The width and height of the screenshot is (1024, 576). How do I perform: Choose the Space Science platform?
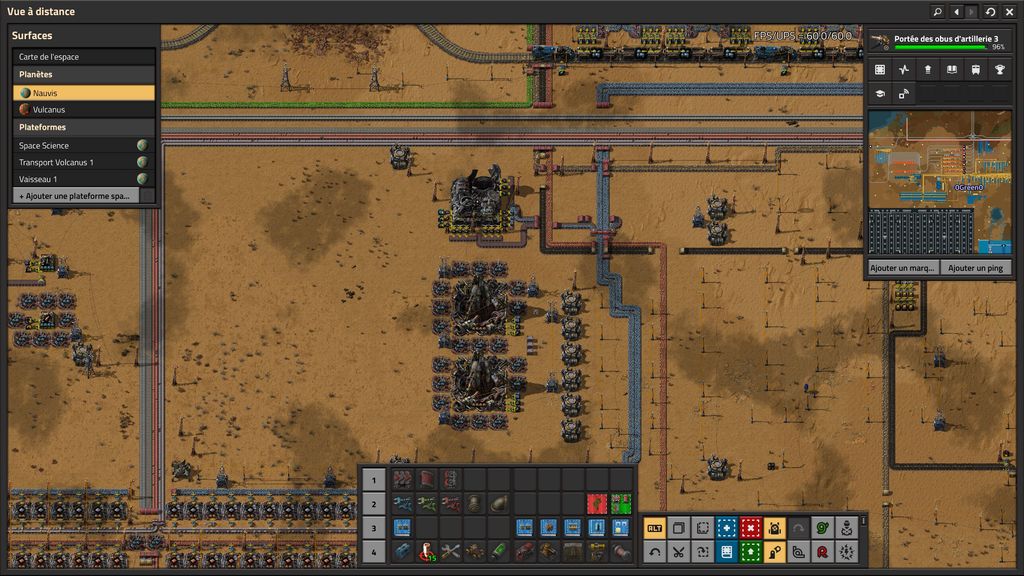(x=76, y=145)
